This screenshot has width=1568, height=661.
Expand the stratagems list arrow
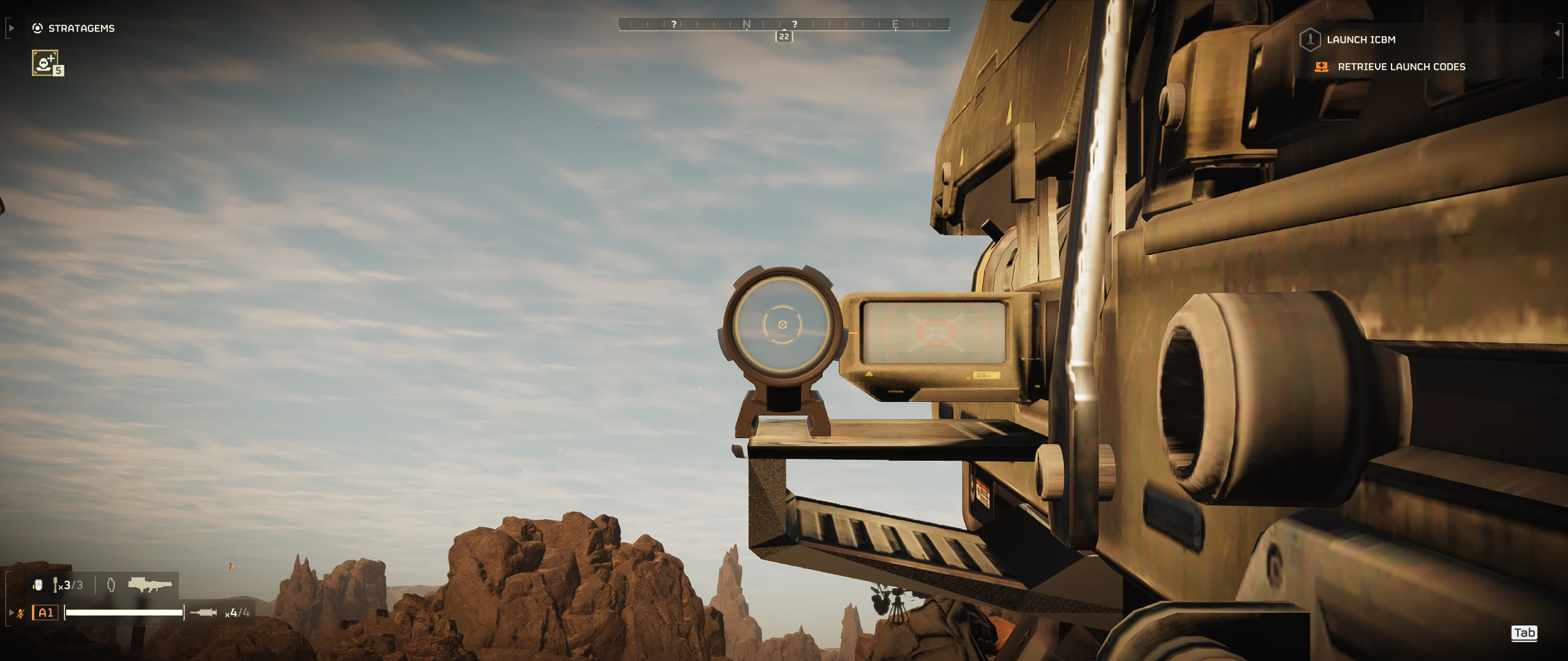coord(11,28)
